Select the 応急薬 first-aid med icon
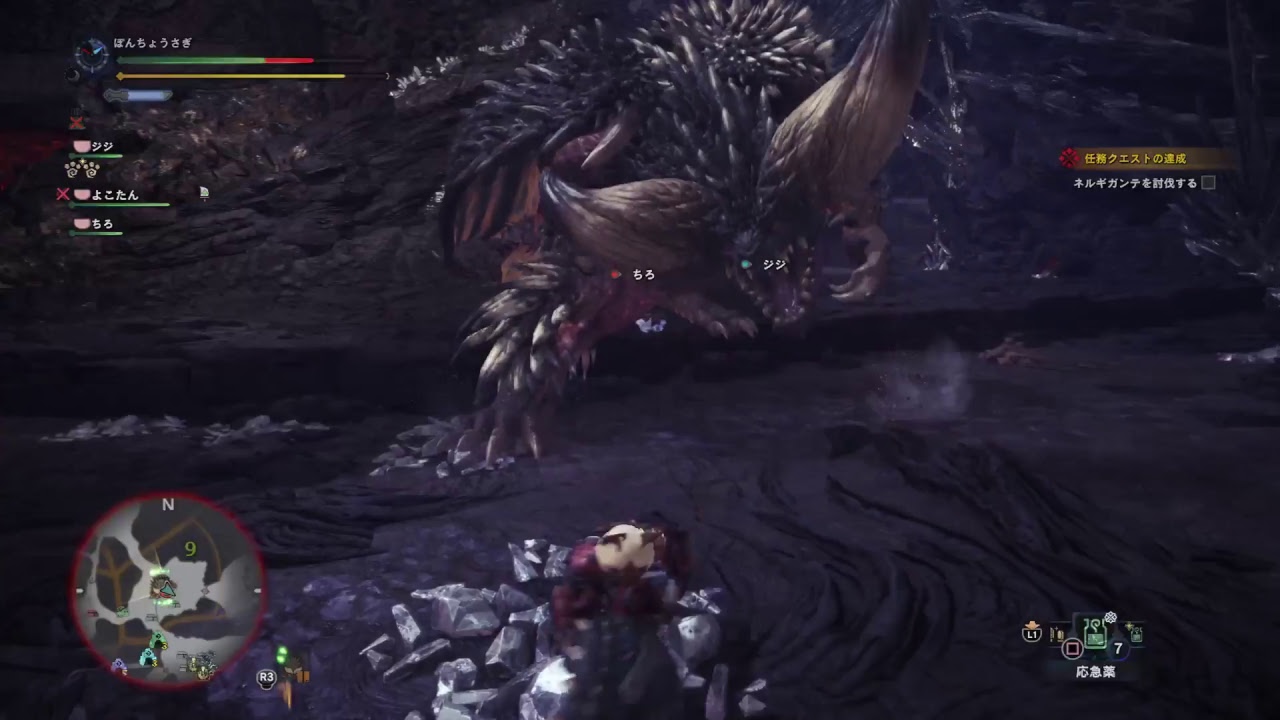1280x720 pixels. [1096, 633]
